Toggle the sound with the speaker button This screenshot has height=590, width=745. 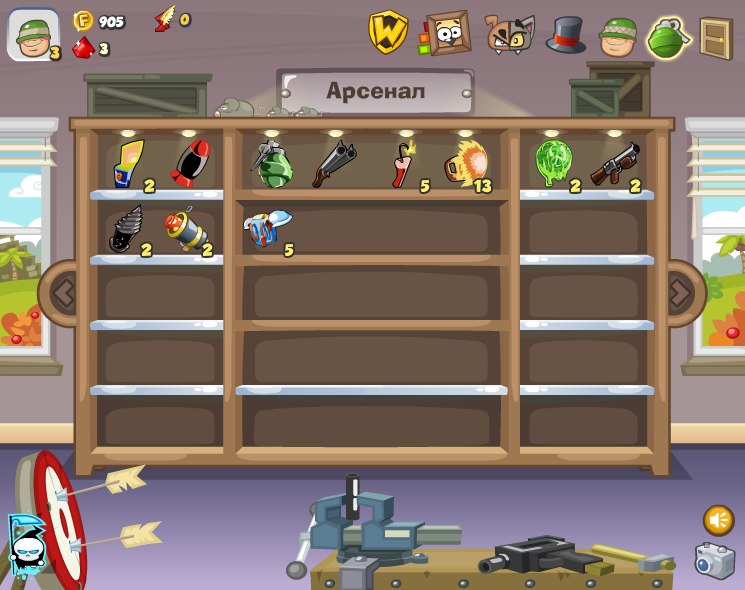[x=718, y=520]
